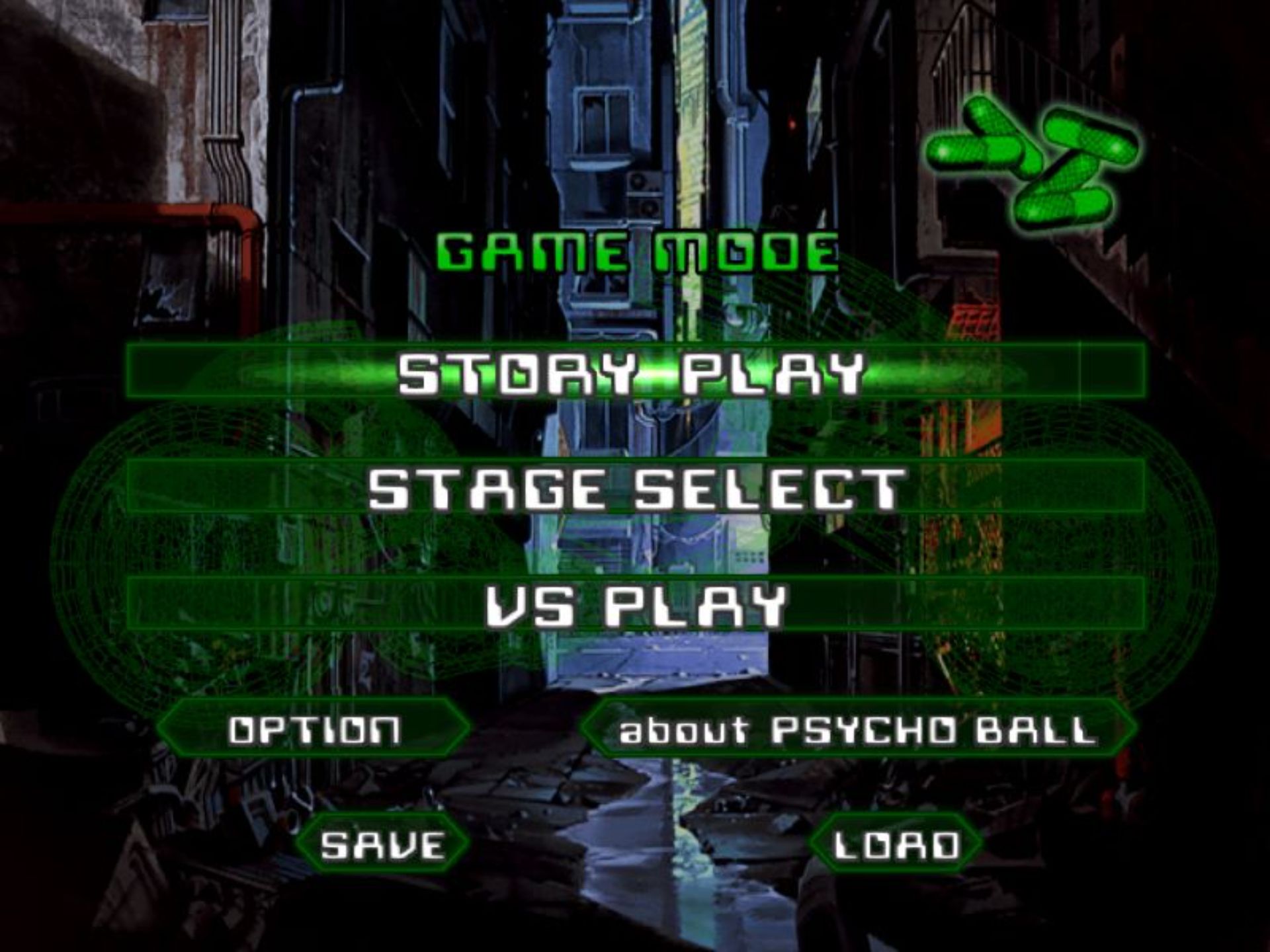
Task: Open the Stage Select mode
Action: [634, 488]
